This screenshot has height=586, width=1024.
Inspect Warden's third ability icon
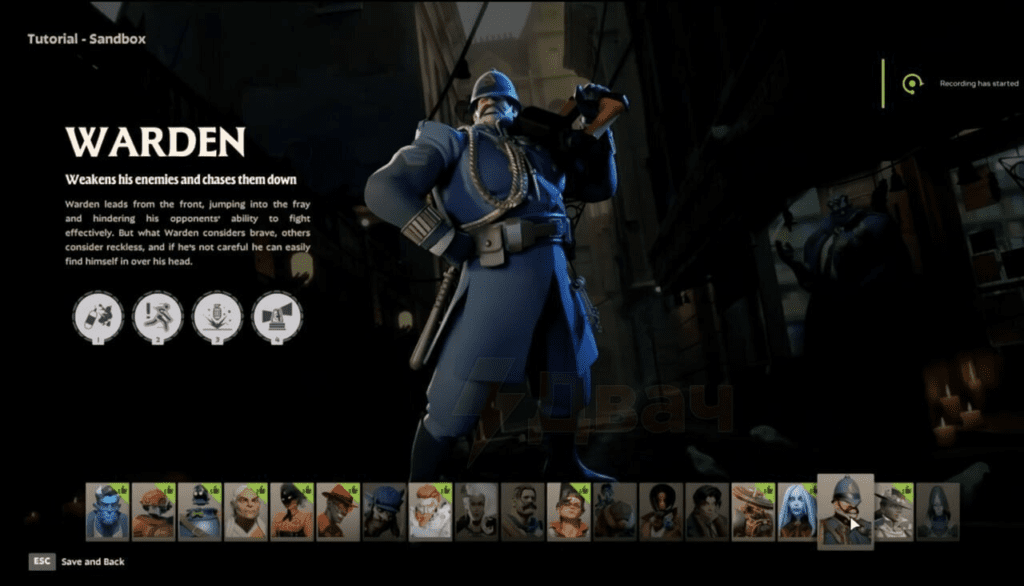217,317
